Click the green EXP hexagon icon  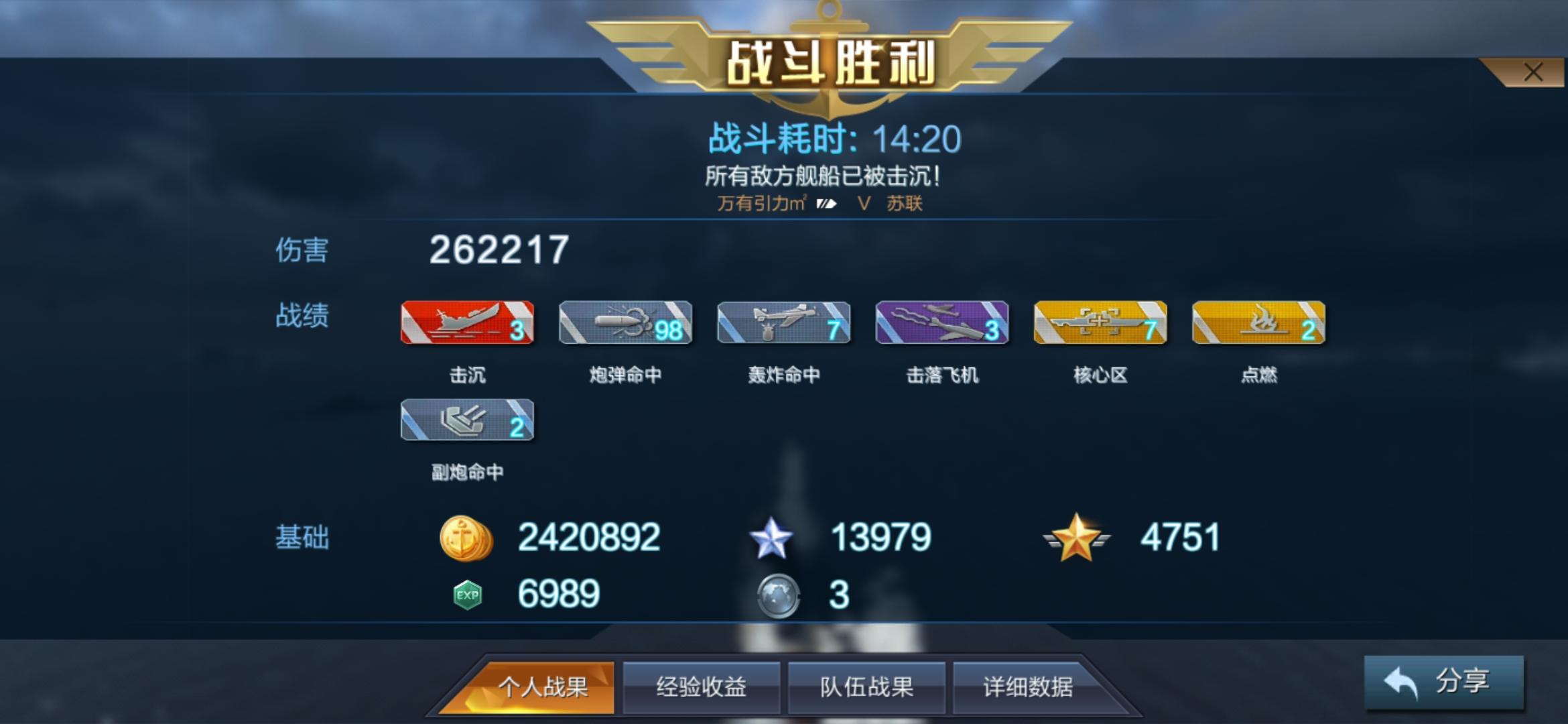click(467, 593)
